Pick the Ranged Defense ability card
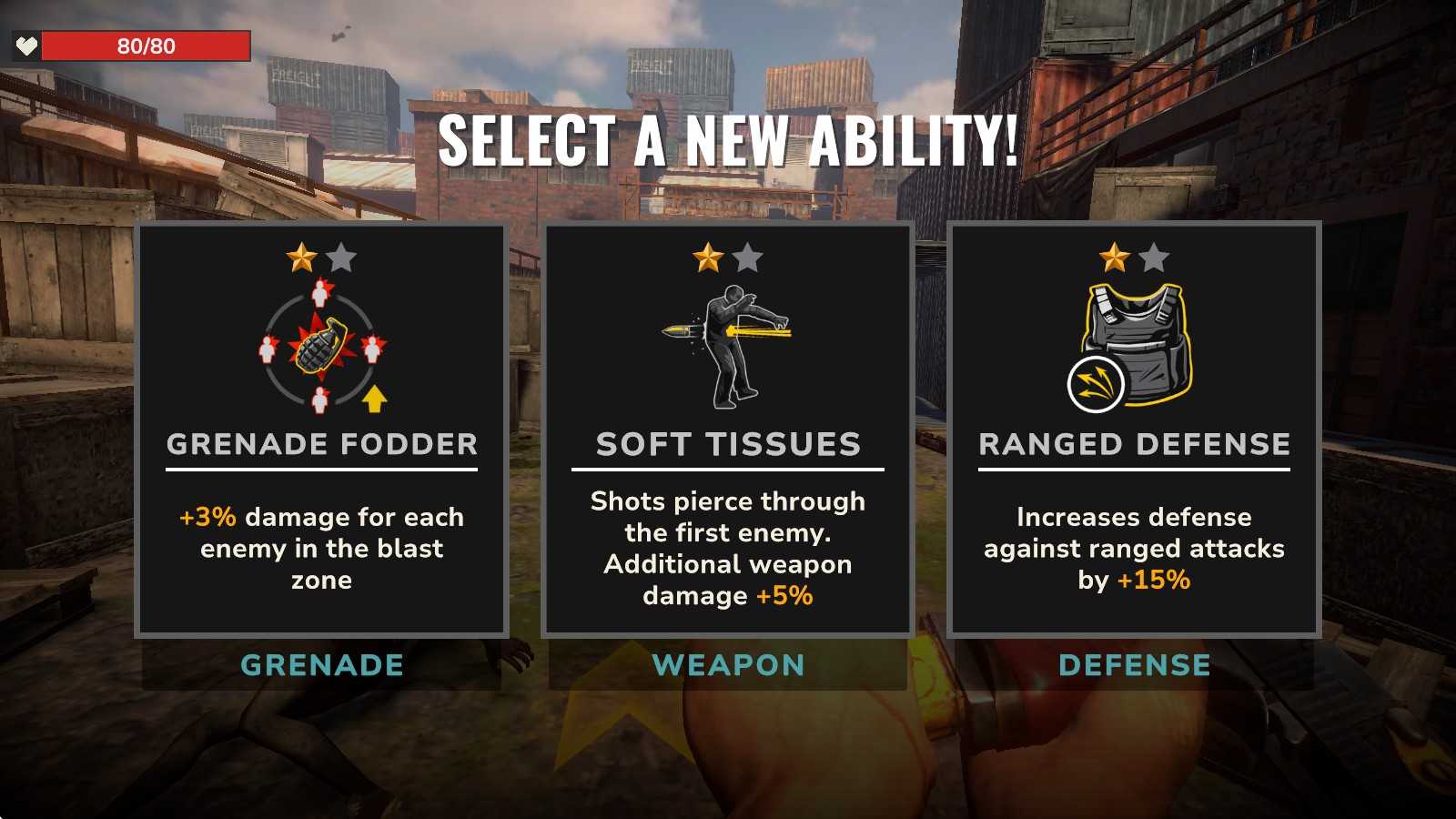This screenshot has height=819, width=1456. point(1134,430)
